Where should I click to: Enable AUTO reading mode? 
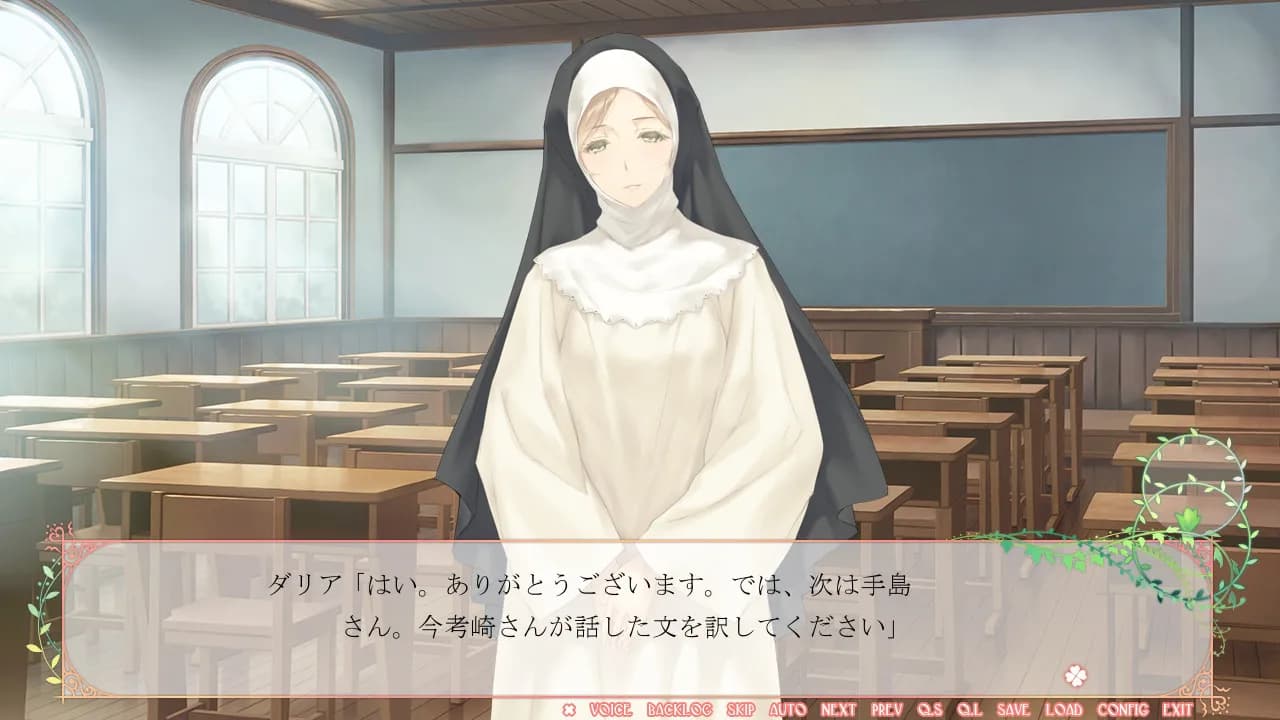pos(787,707)
